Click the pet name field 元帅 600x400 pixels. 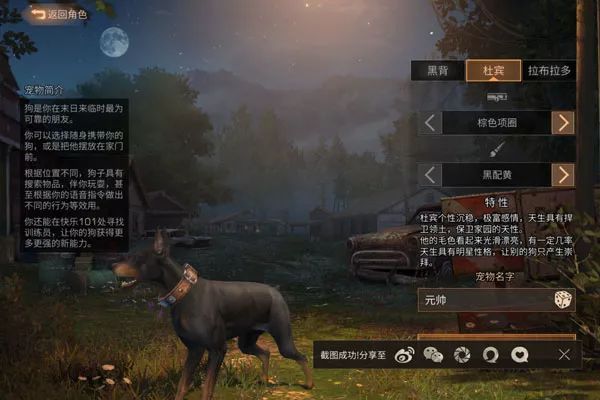pyautogui.click(x=485, y=300)
